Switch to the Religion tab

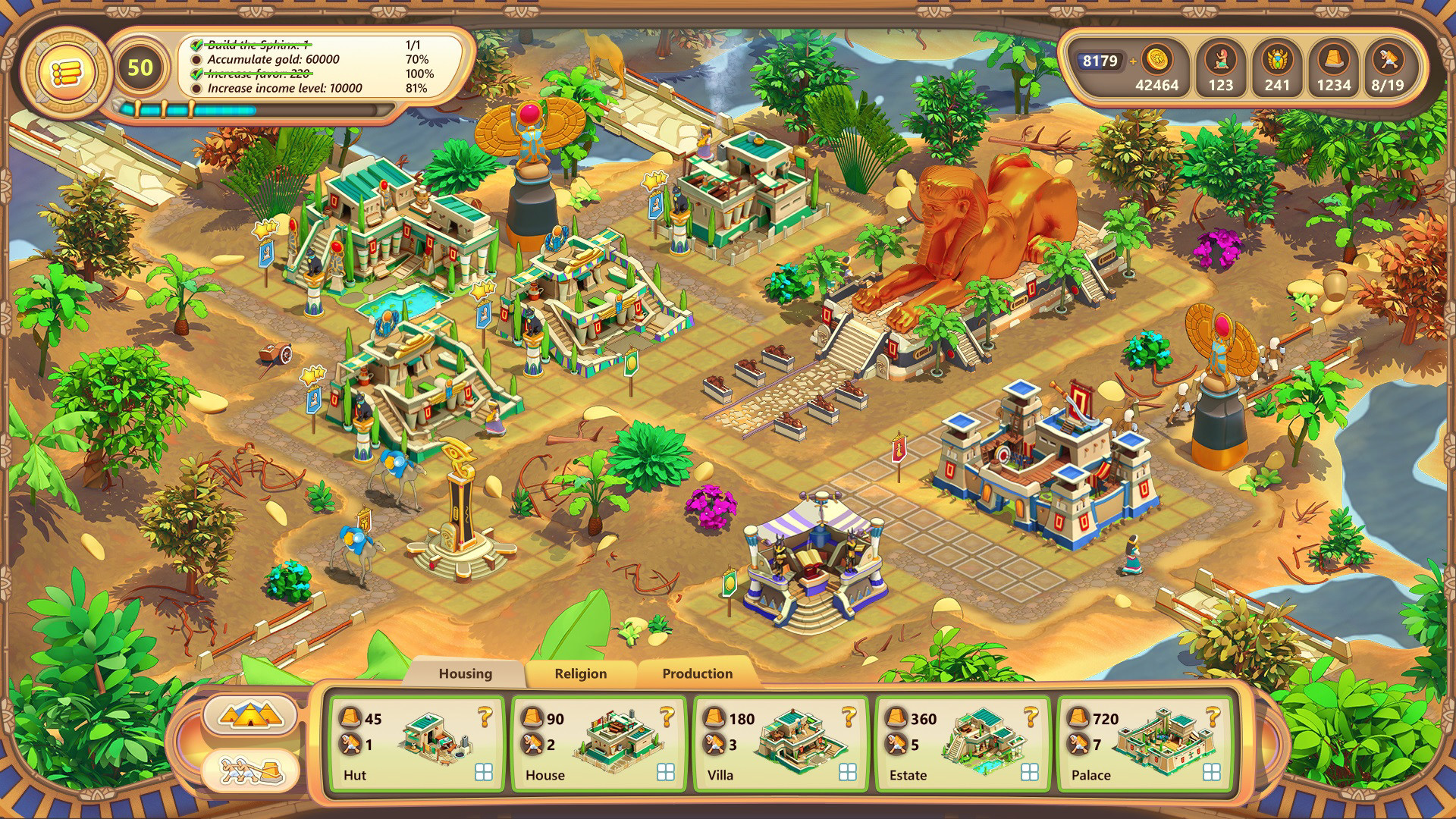tap(582, 673)
